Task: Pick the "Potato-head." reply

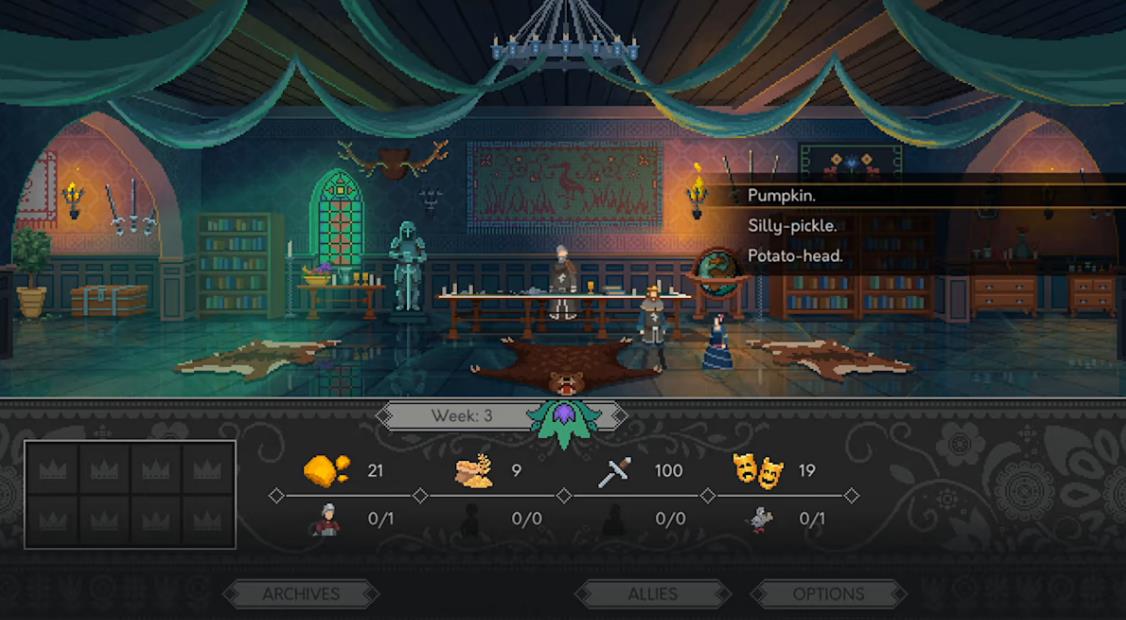Action: coord(795,256)
